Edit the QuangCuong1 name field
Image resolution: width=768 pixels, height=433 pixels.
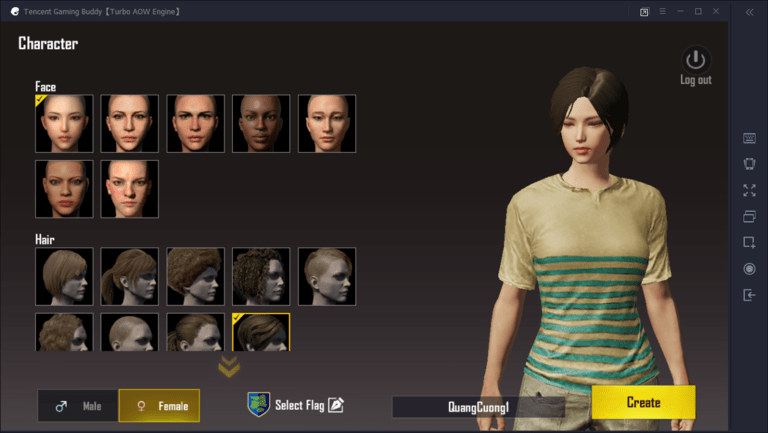(x=478, y=406)
